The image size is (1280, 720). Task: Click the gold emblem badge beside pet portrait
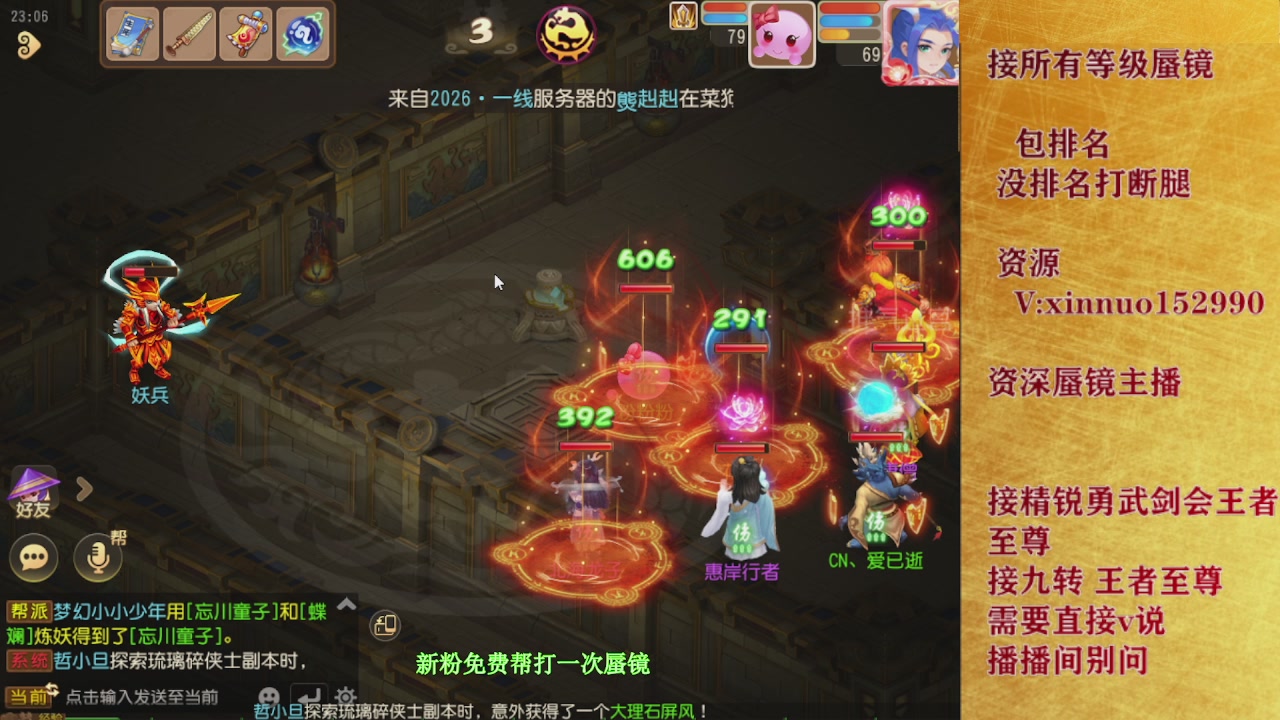[x=683, y=17]
